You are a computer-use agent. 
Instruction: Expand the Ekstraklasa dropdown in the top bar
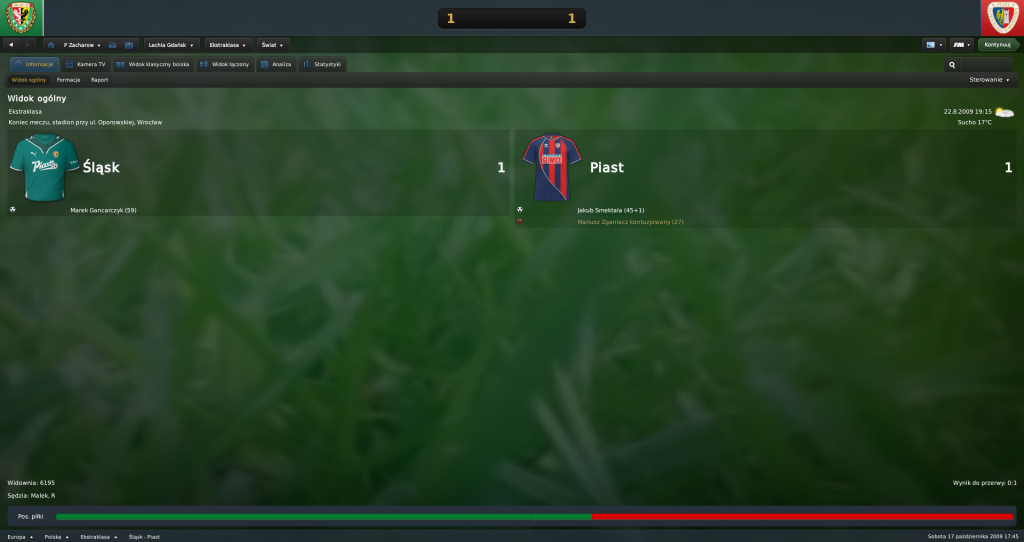[x=229, y=45]
